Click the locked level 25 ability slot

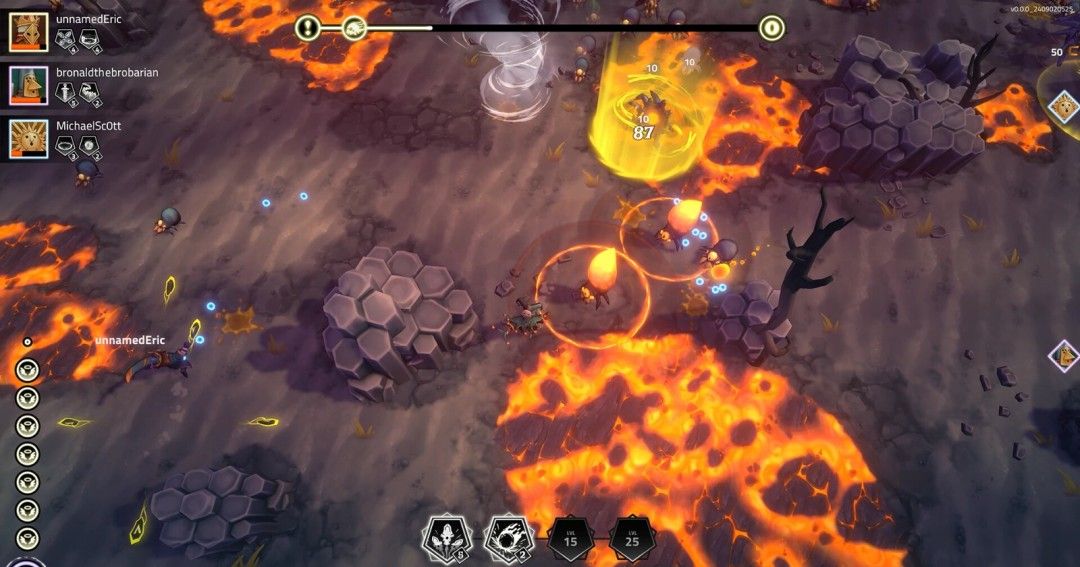tap(633, 540)
